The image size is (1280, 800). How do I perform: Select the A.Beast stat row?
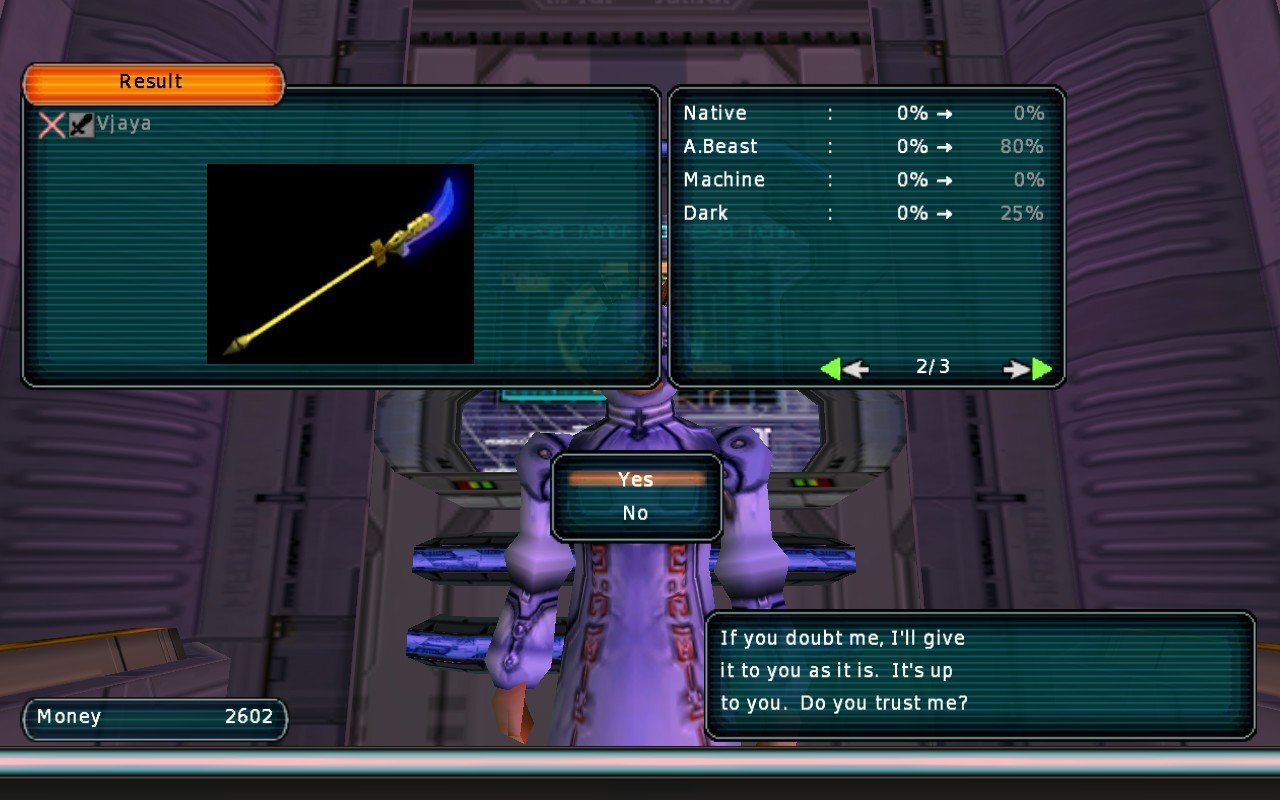coord(860,146)
